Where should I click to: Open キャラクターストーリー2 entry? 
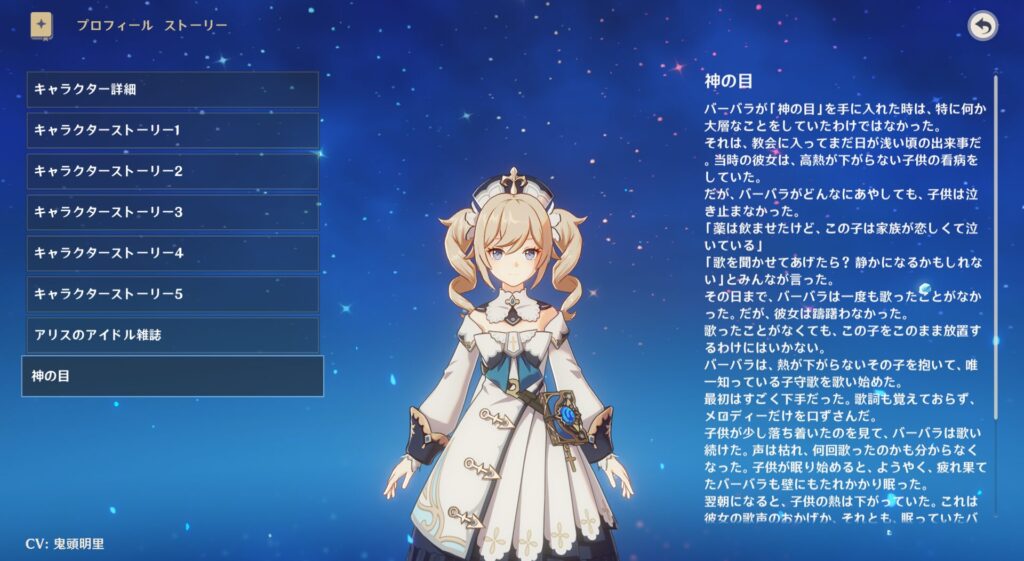click(172, 171)
